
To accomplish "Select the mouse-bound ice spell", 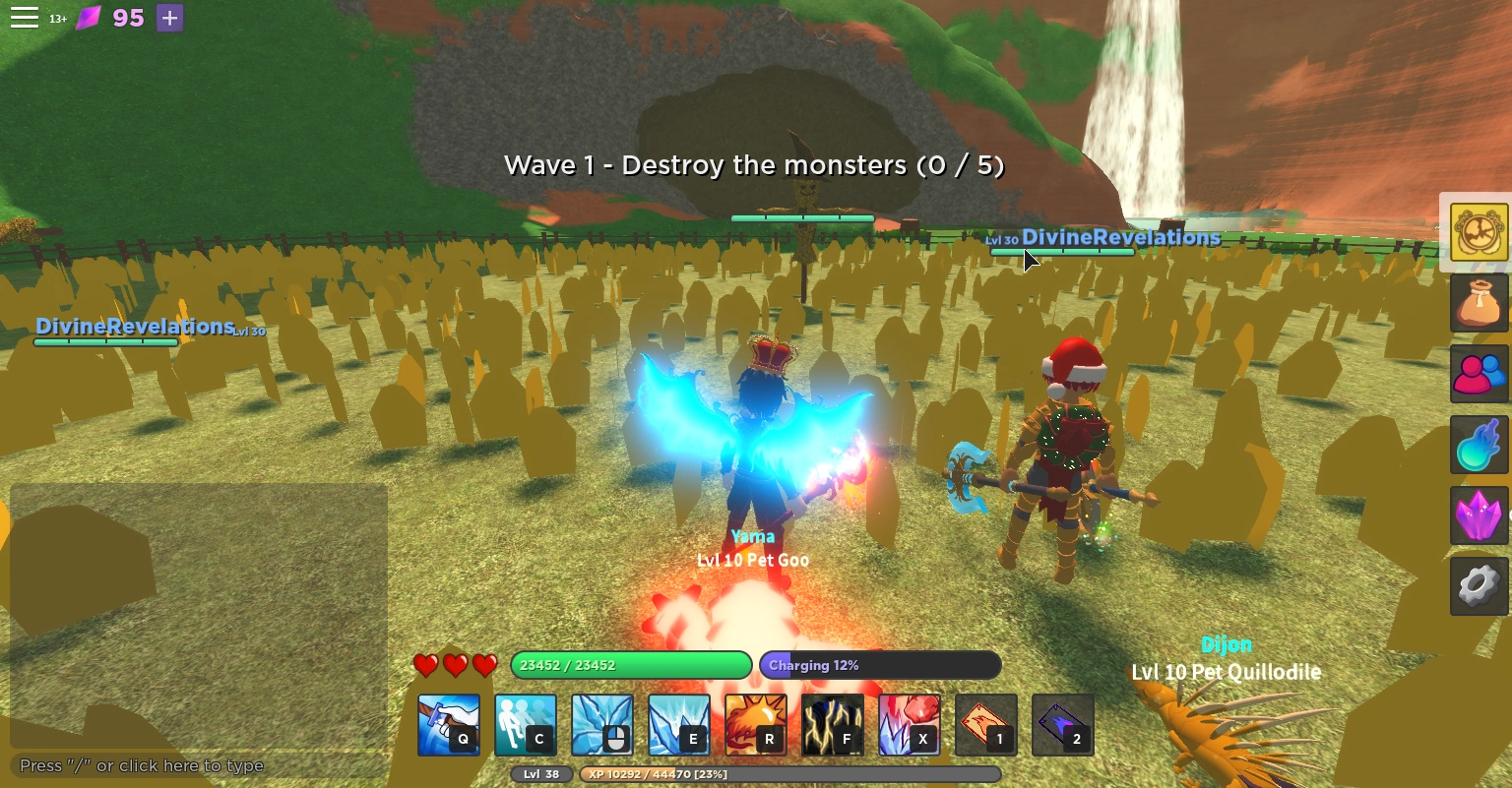I will pyautogui.click(x=602, y=724).
